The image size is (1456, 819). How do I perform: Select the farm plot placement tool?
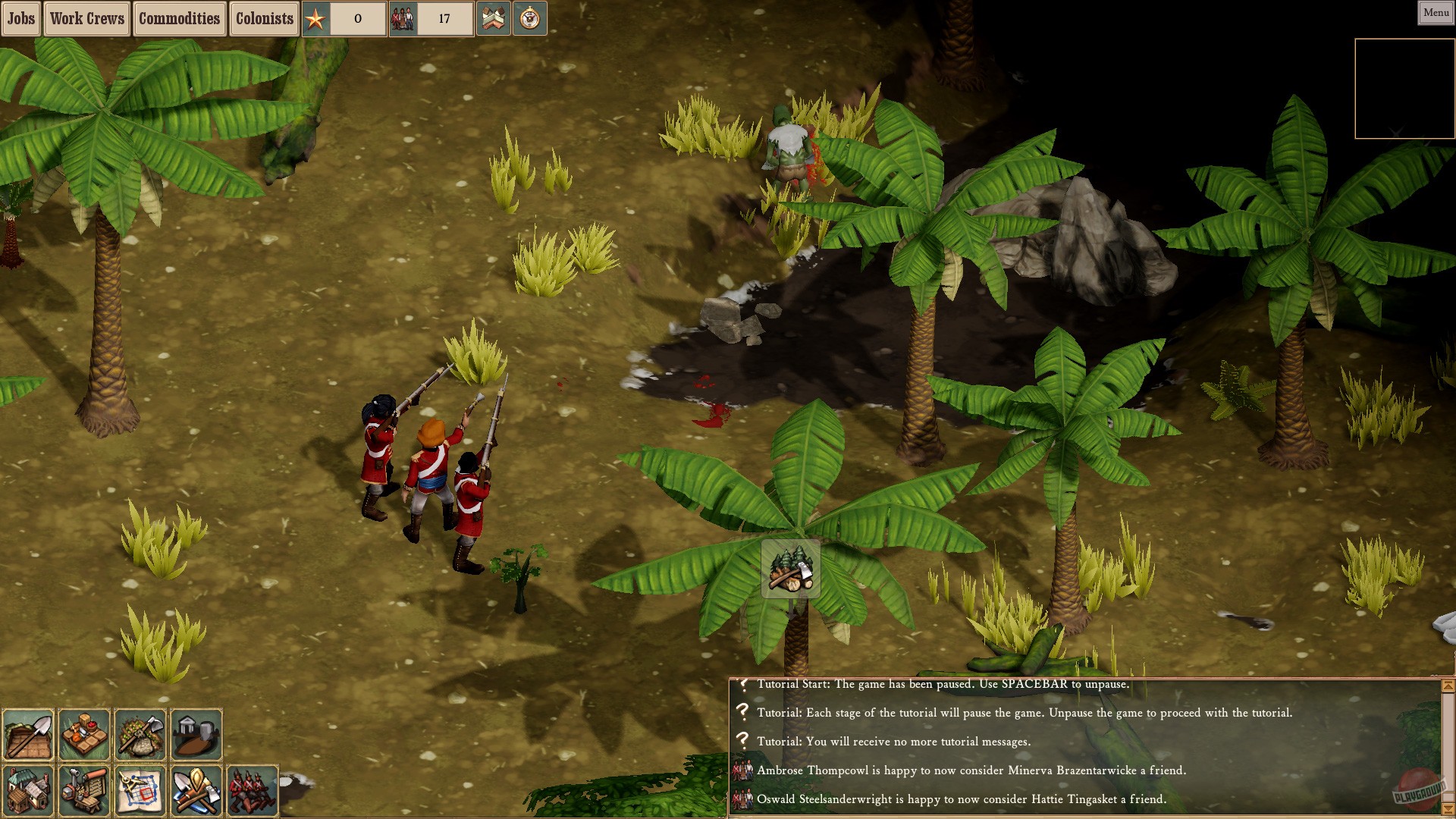click(x=30, y=733)
